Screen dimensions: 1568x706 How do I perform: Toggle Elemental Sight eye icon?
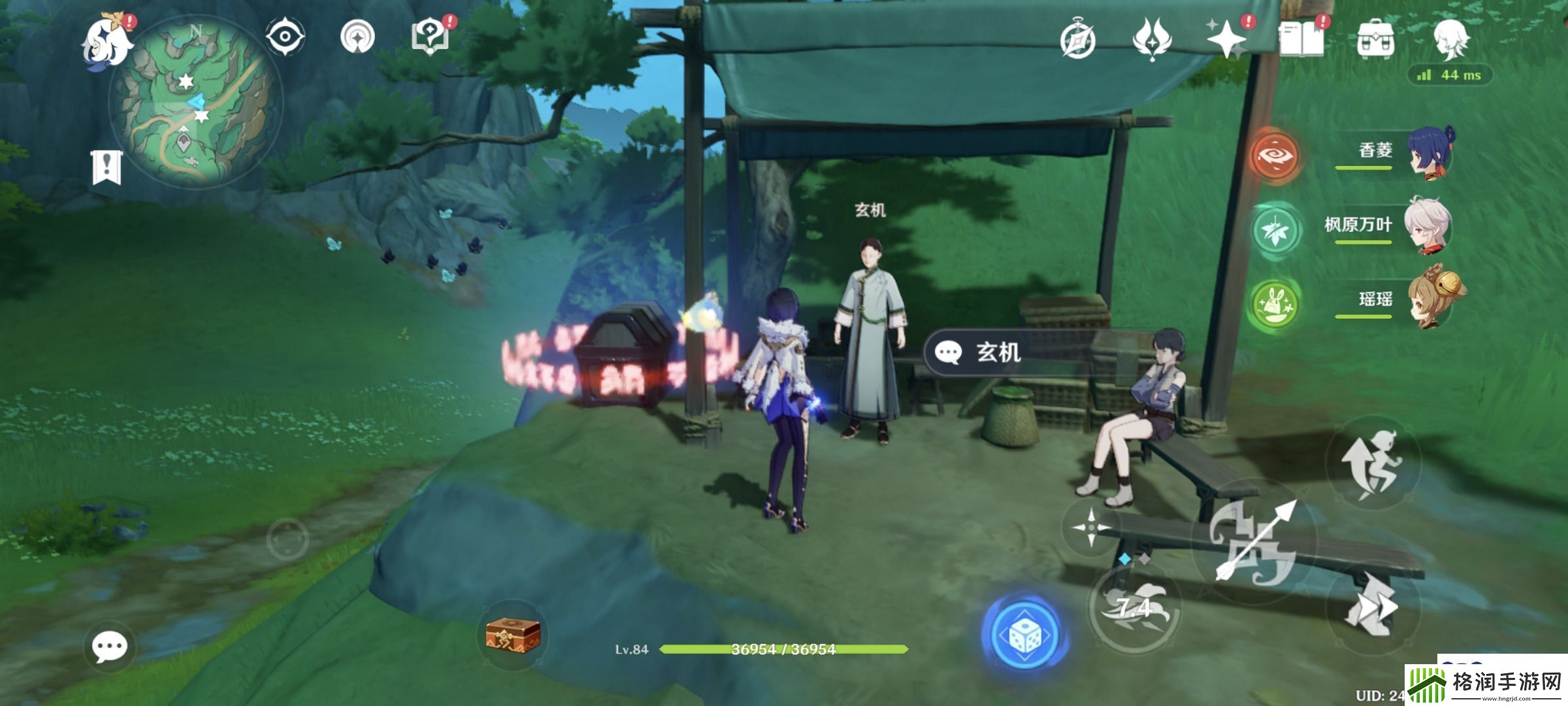286,36
